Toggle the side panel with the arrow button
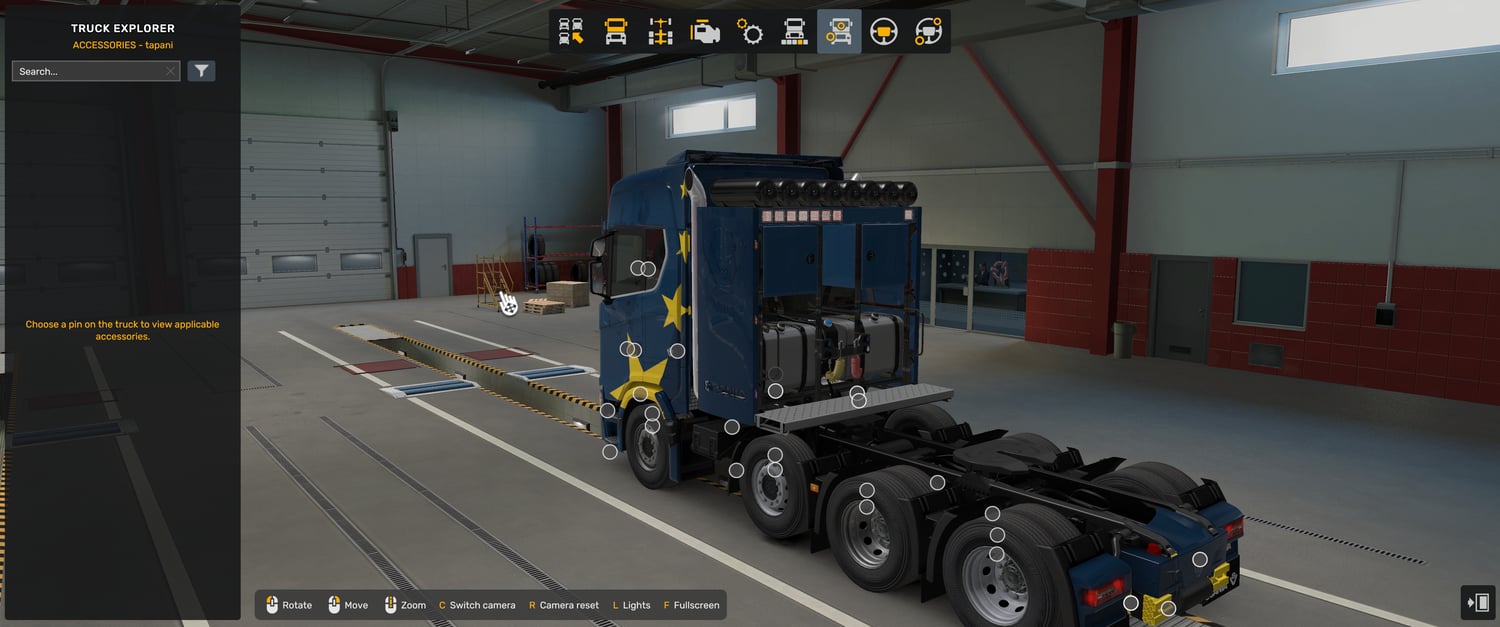This screenshot has width=1500, height=627. (1478, 602)
